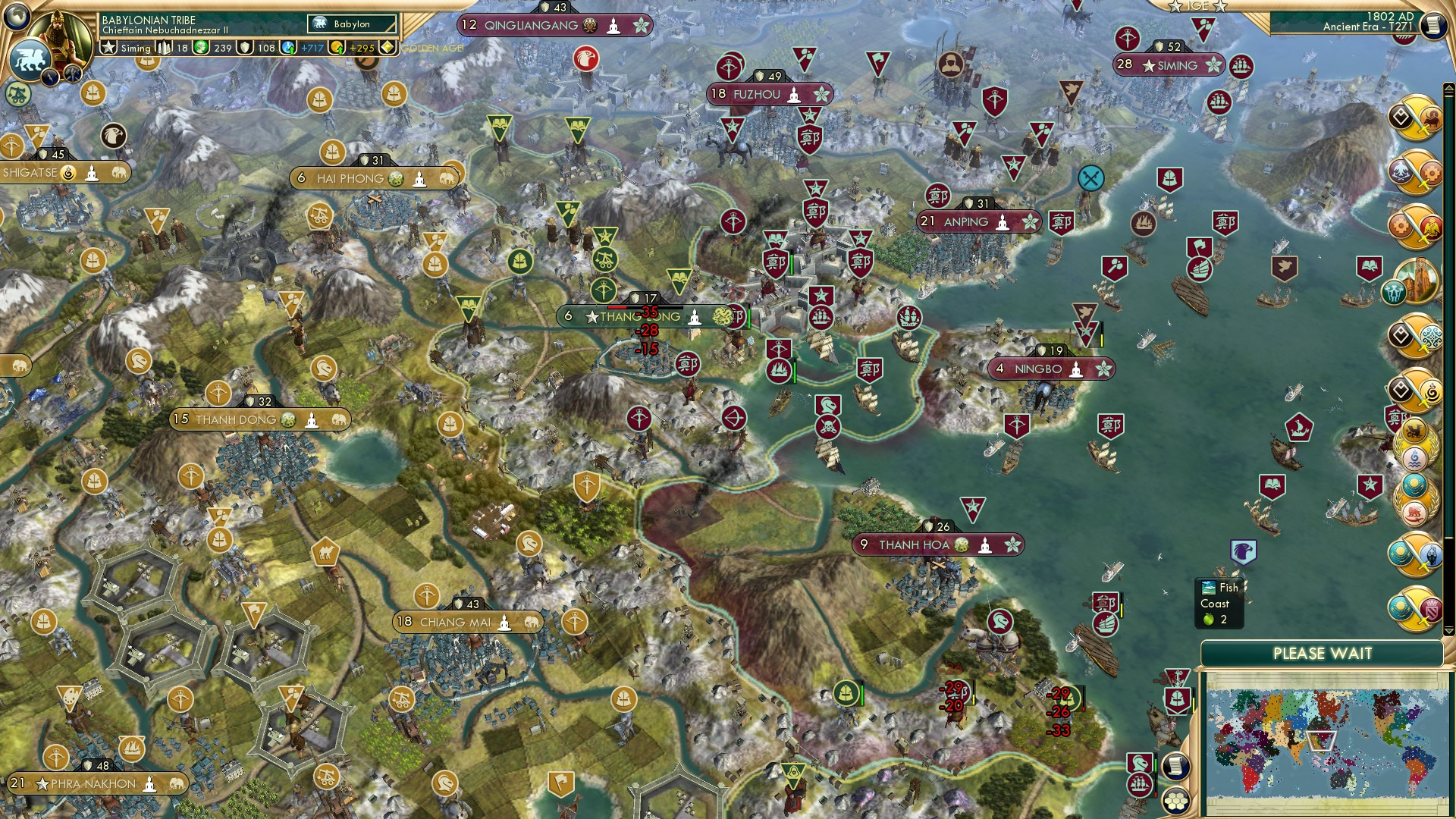Toggle strategic view with the globe icon top-left
Viewport: 1456px width, 819px height.
(16, 17)
